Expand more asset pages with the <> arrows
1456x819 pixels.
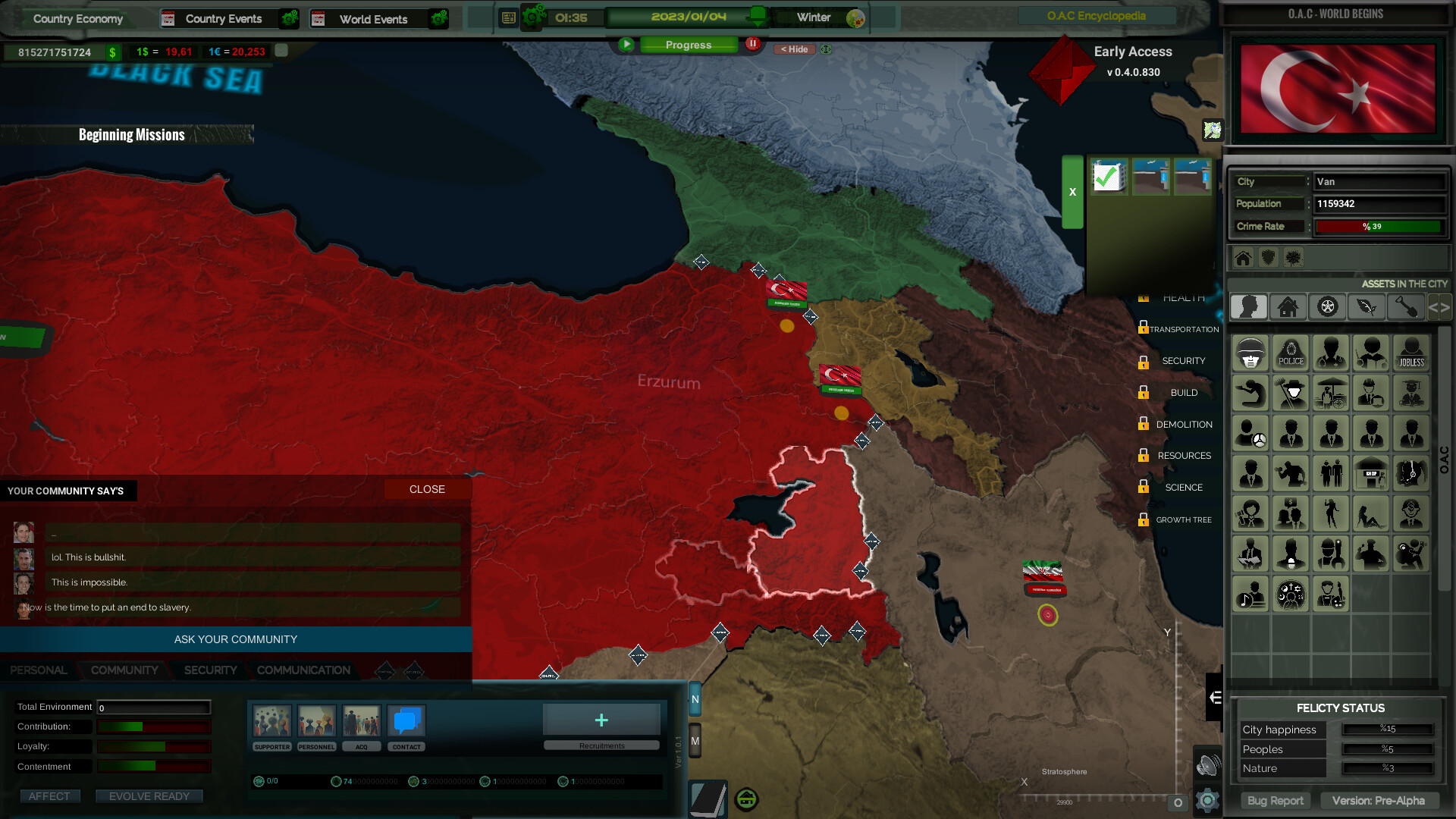click(x=1439, y=307)
